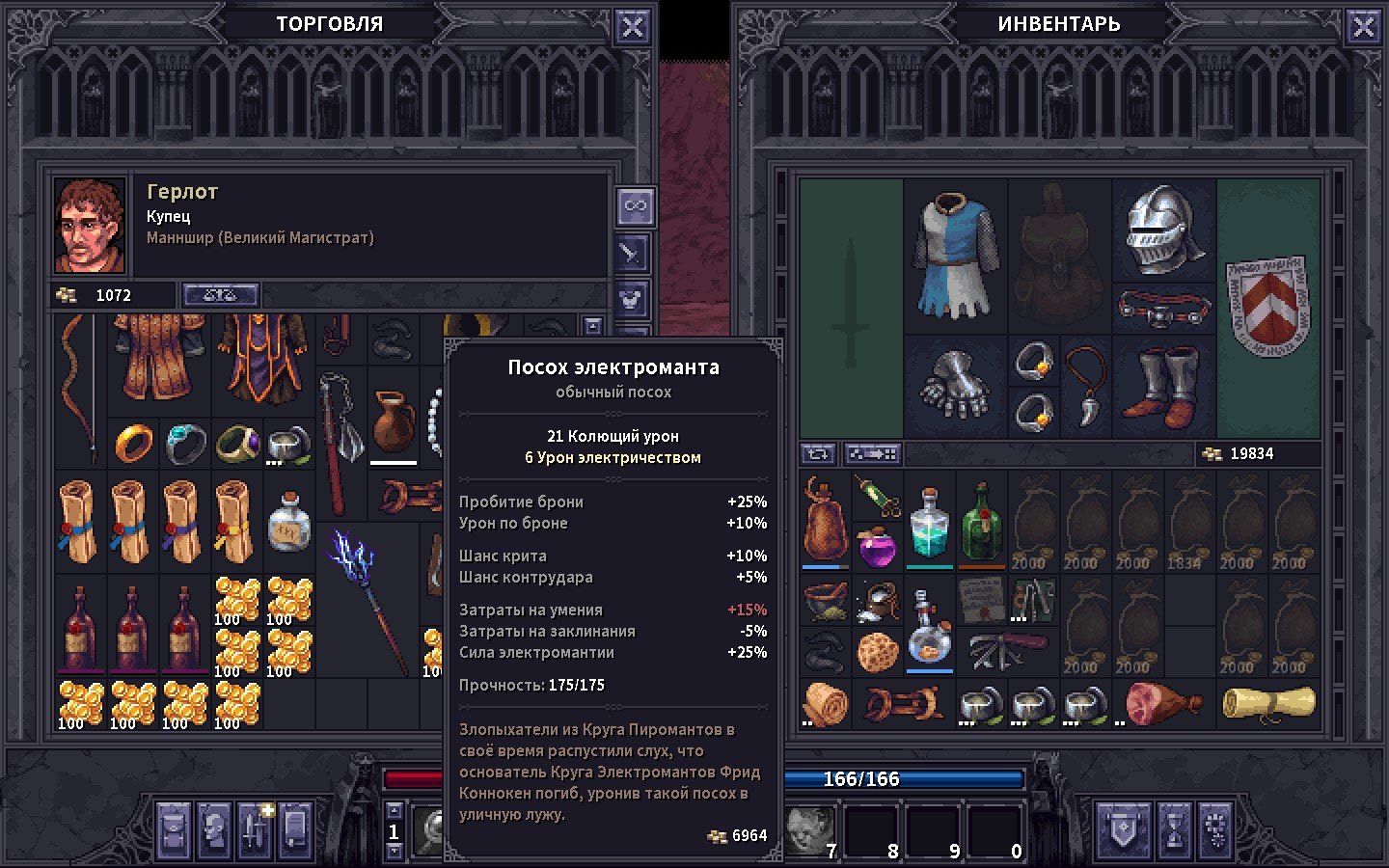Pick the green bottle in inventory
1389x868 pixels.
(x=982, y=522)
